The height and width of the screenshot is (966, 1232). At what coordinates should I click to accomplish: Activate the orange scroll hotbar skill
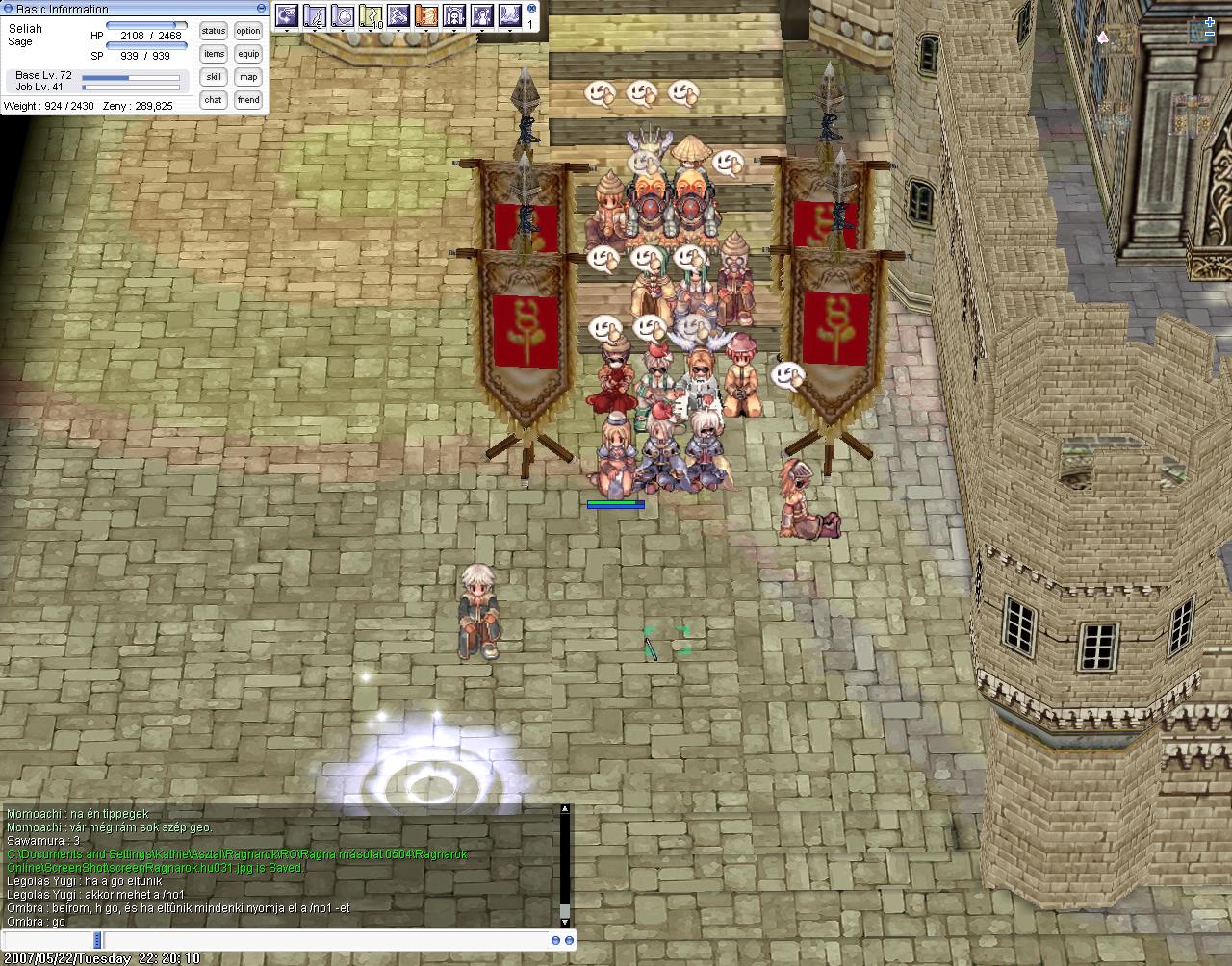pos(425,15)
